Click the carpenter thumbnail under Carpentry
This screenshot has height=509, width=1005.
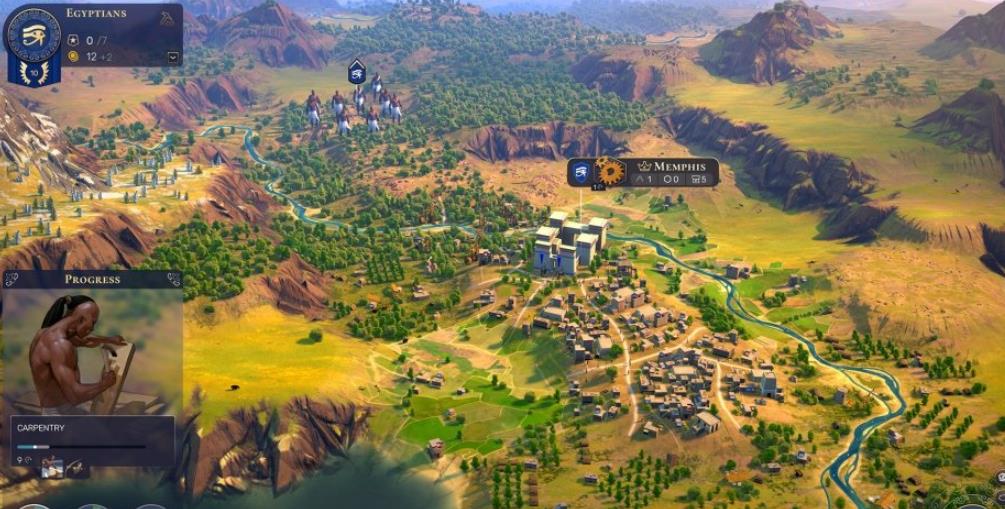(x=50, y=465)
